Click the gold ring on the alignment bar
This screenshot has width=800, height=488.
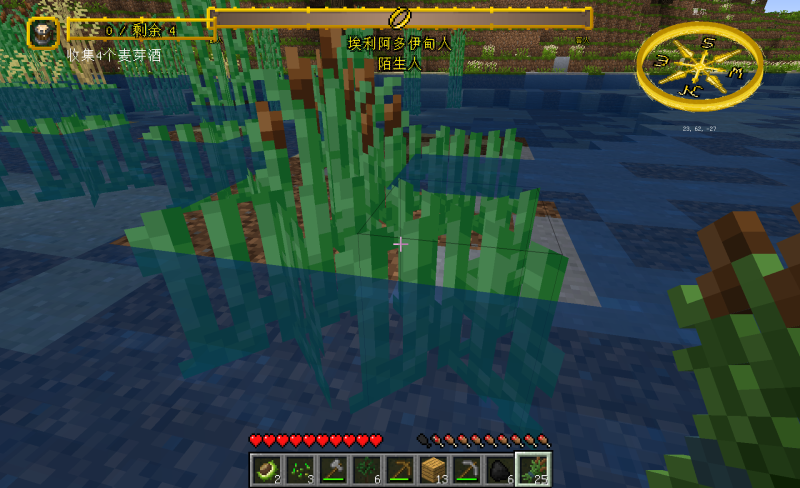tap(400, 18)
